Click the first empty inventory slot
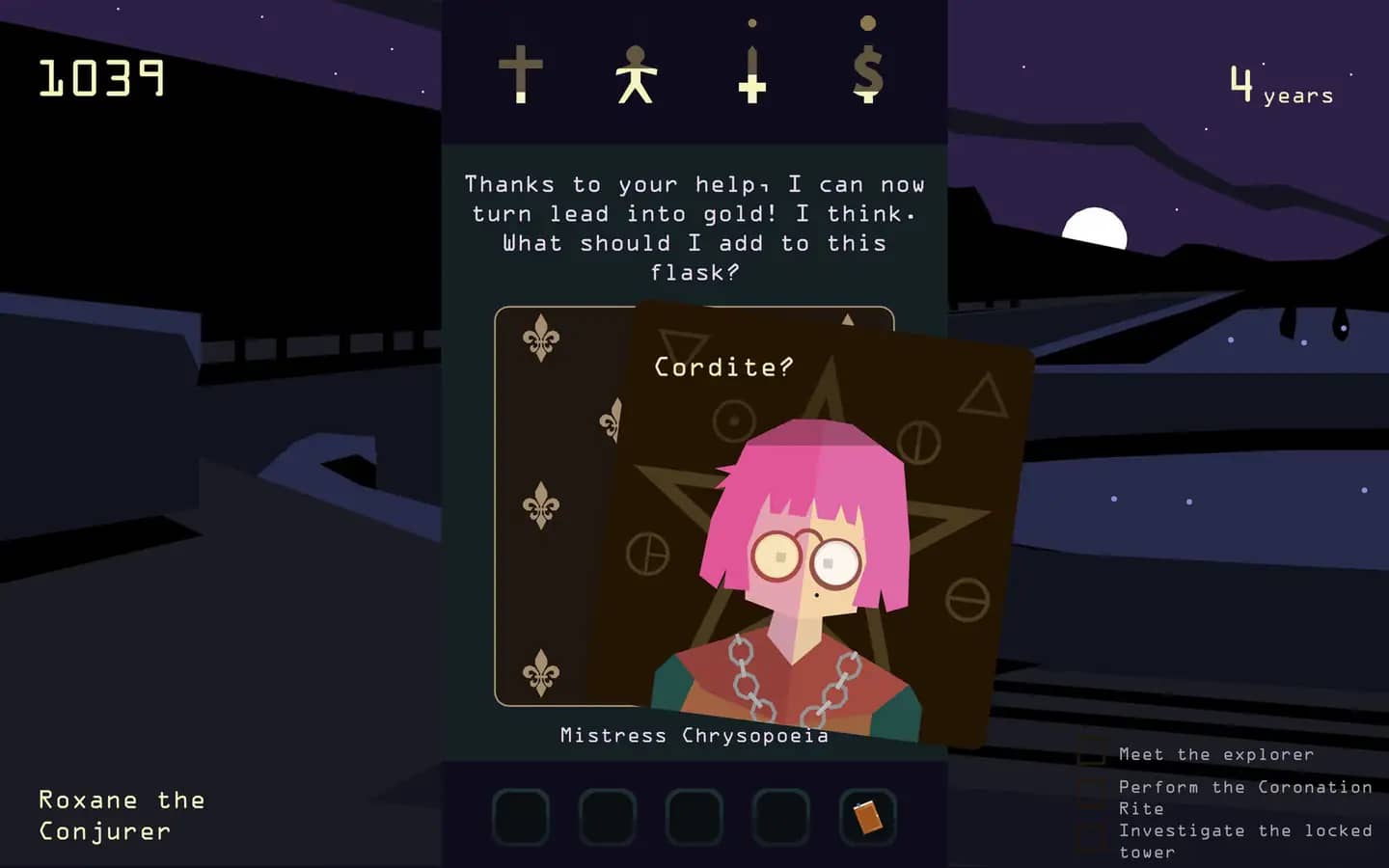The width and height of the screenshot is (1389, 868). pos(520,815)
